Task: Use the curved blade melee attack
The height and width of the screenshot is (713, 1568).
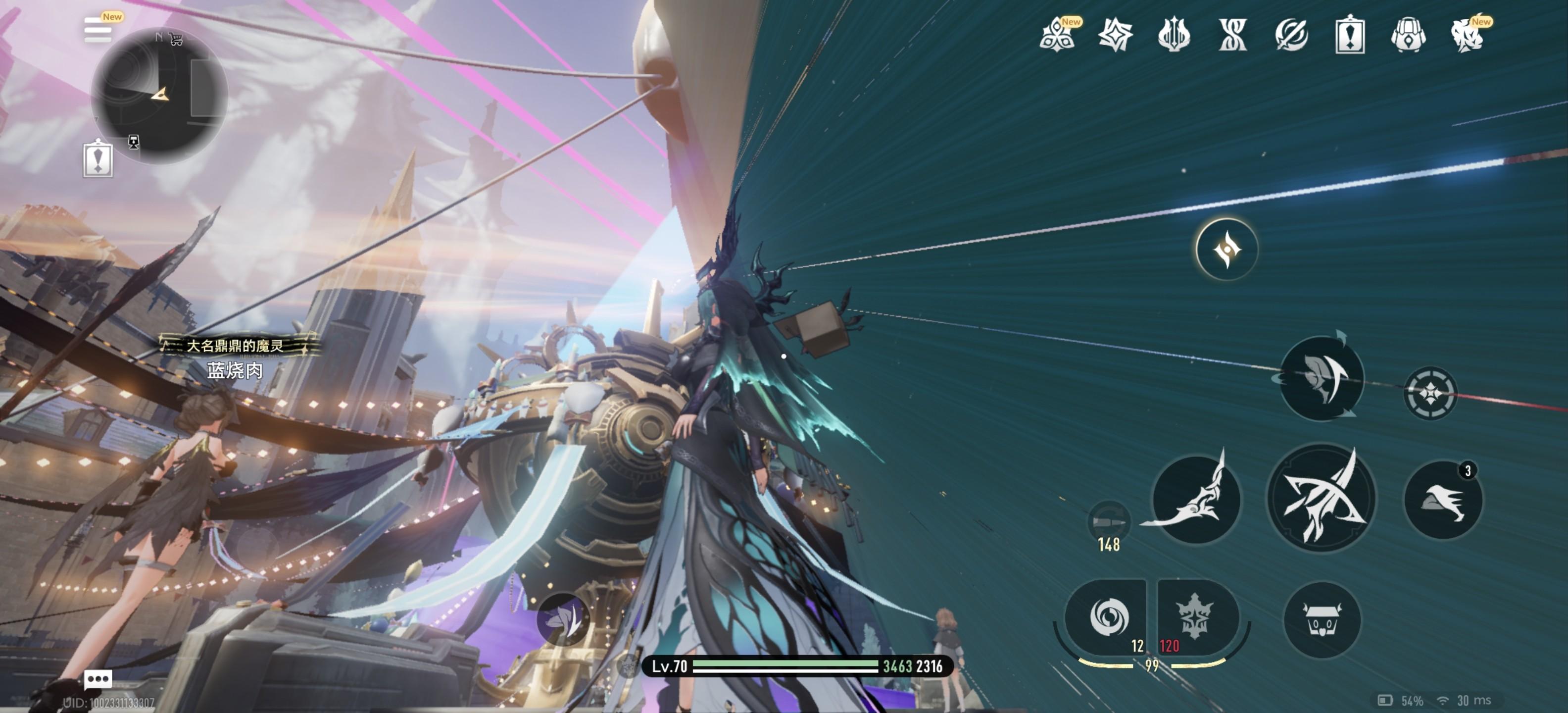Action: 1195,499
